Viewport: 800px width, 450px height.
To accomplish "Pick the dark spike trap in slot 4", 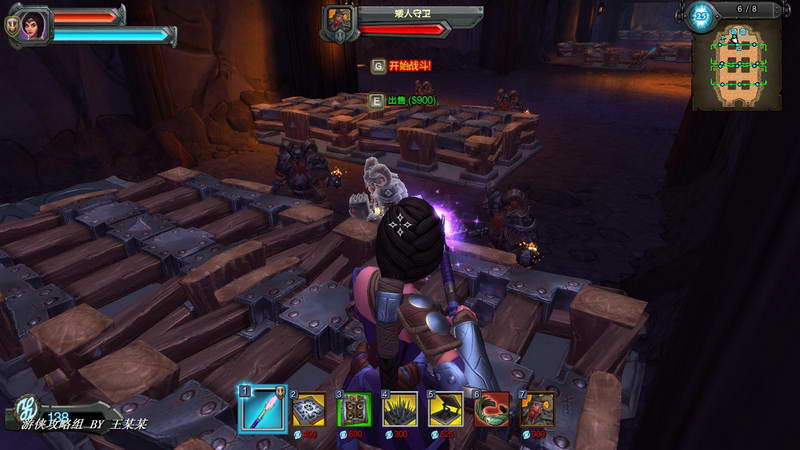I will coord(400,408).
